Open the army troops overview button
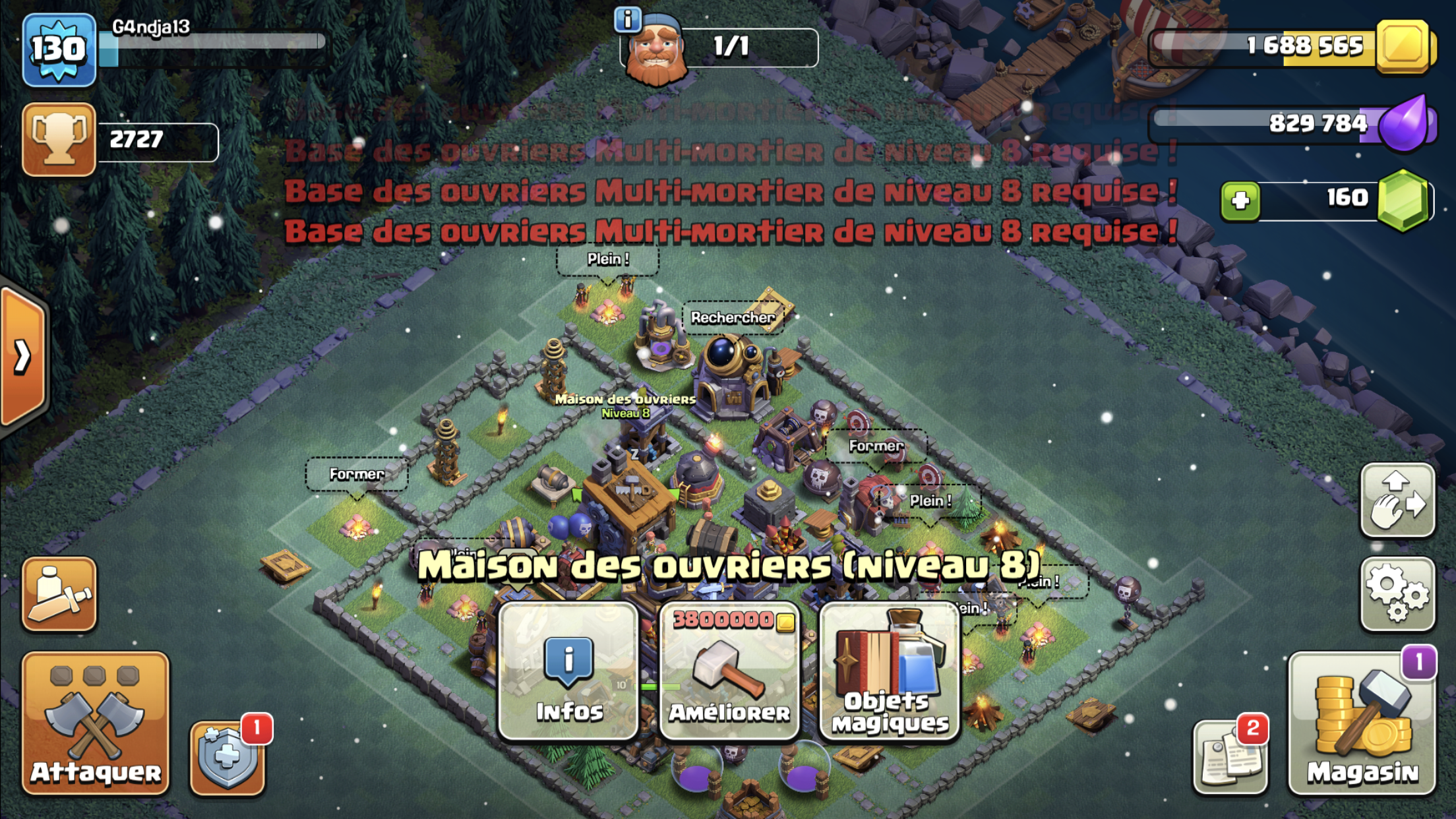1456x819 pixels. pyautogui.click(x=59, y=593)
